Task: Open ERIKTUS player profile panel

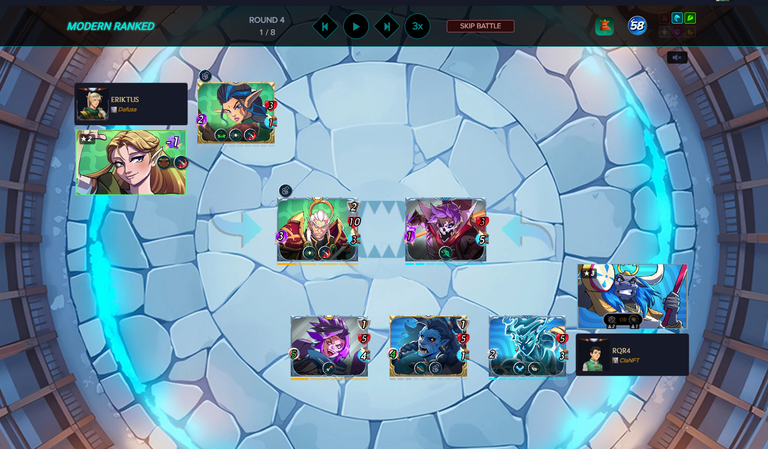Action: [x=131, y=103]
